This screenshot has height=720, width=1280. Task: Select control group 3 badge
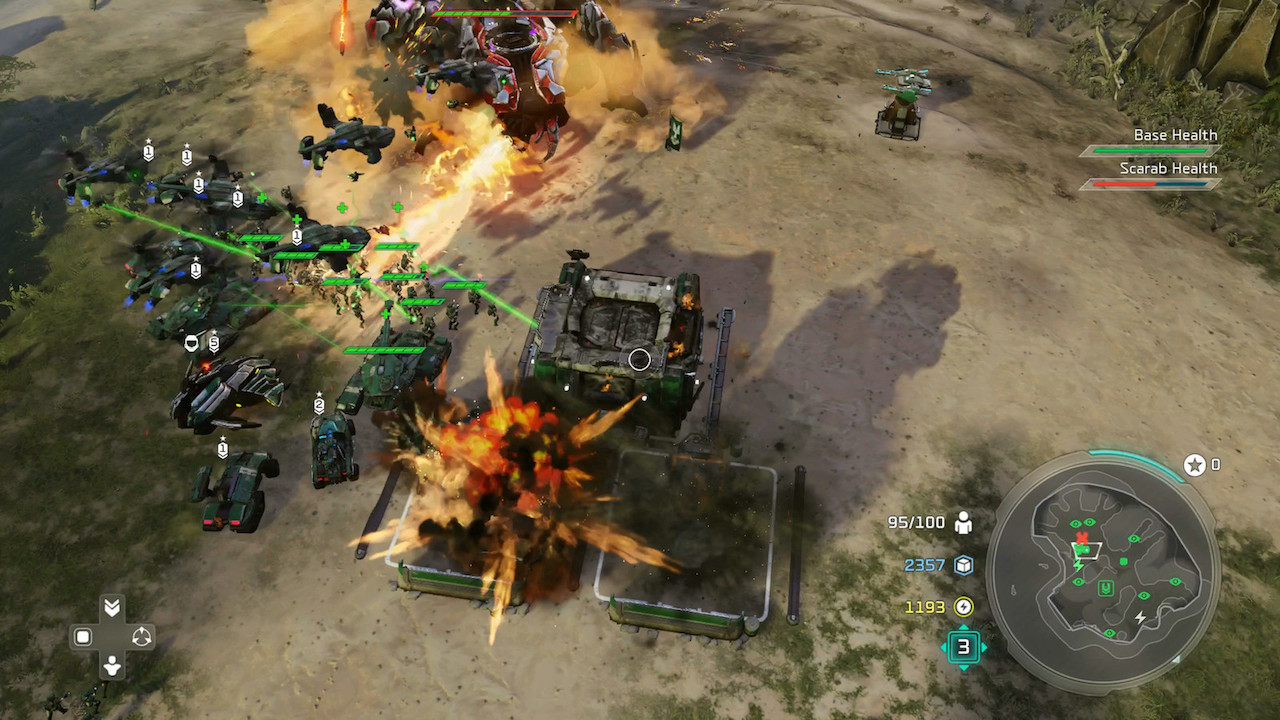pos(963,647)
